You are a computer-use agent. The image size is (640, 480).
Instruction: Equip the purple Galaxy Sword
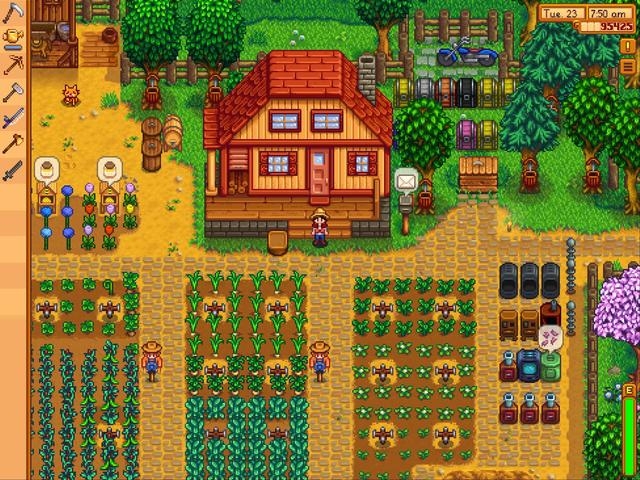click(x=13, y=117)
